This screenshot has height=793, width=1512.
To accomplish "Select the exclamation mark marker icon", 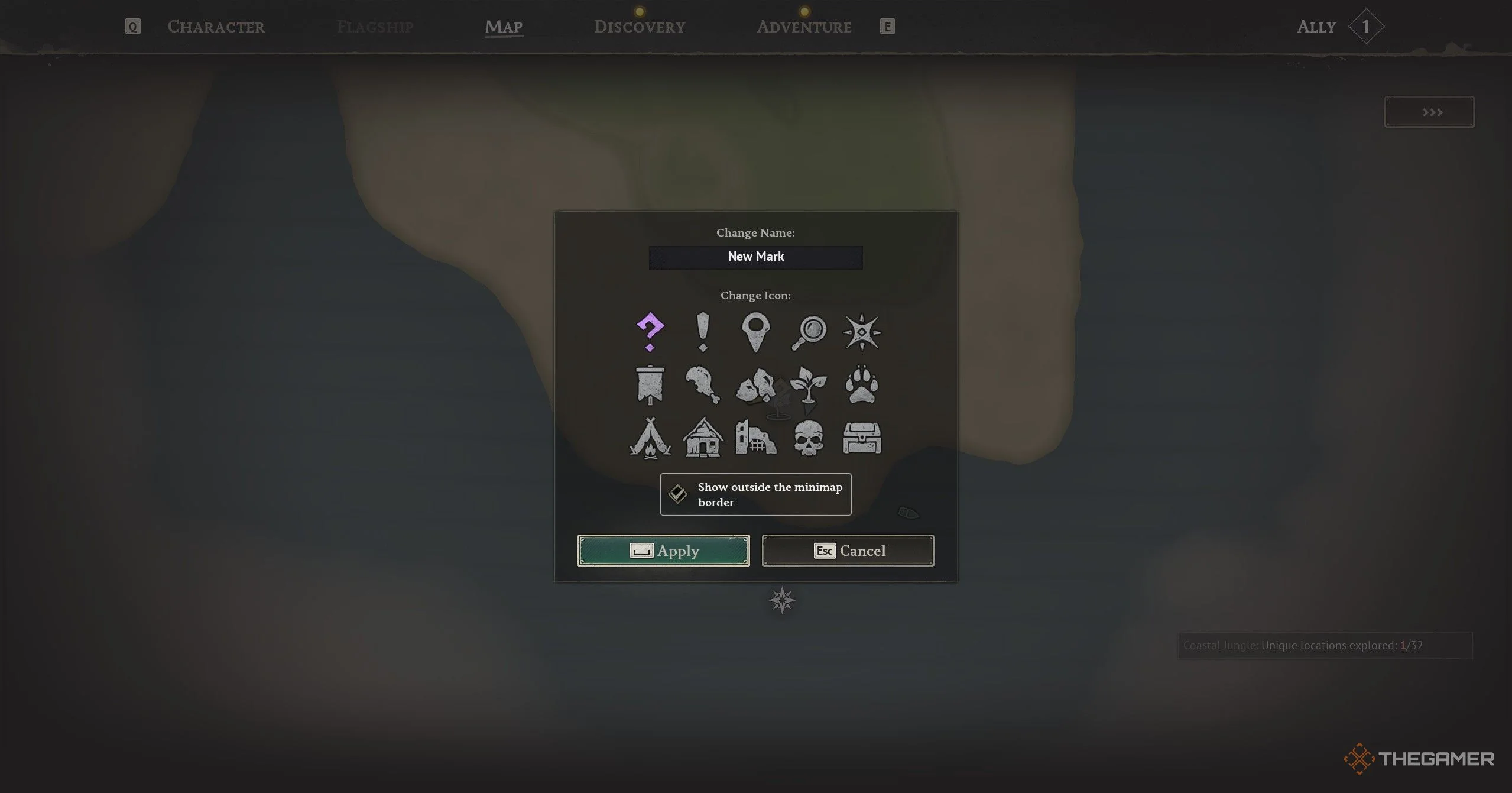I will 703,332.
